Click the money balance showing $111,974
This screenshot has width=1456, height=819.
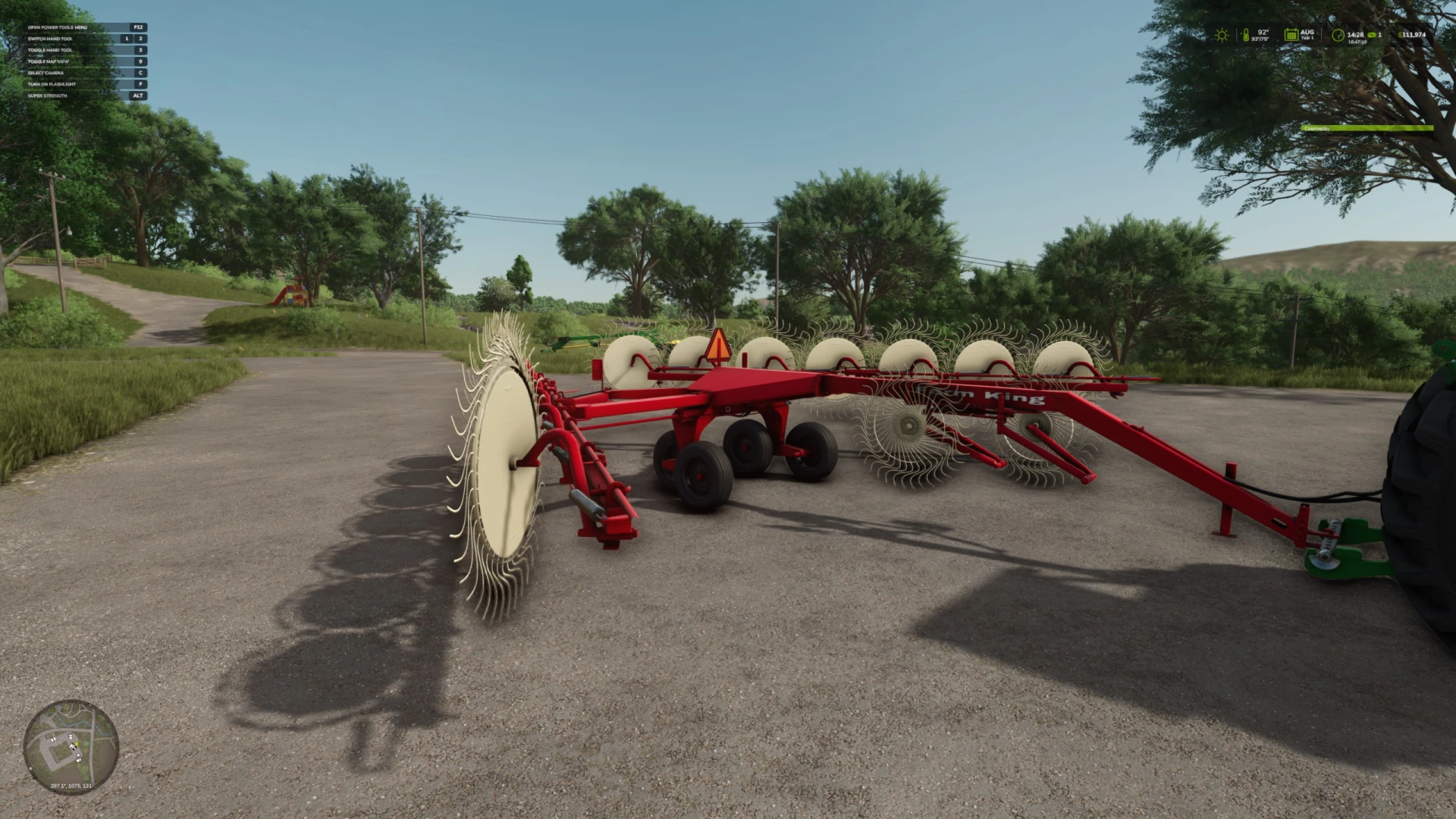(1412, 34)
